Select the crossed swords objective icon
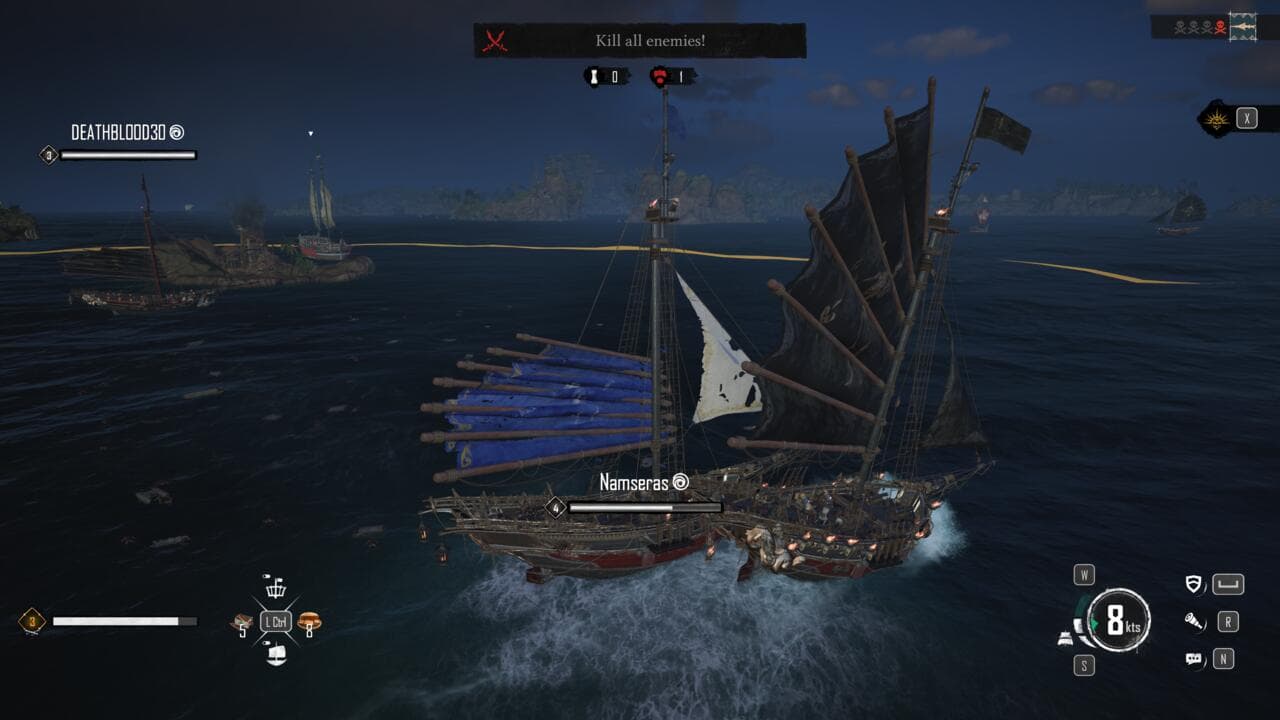The width and height of the screenshot is (1280, 720). [495, 41]
